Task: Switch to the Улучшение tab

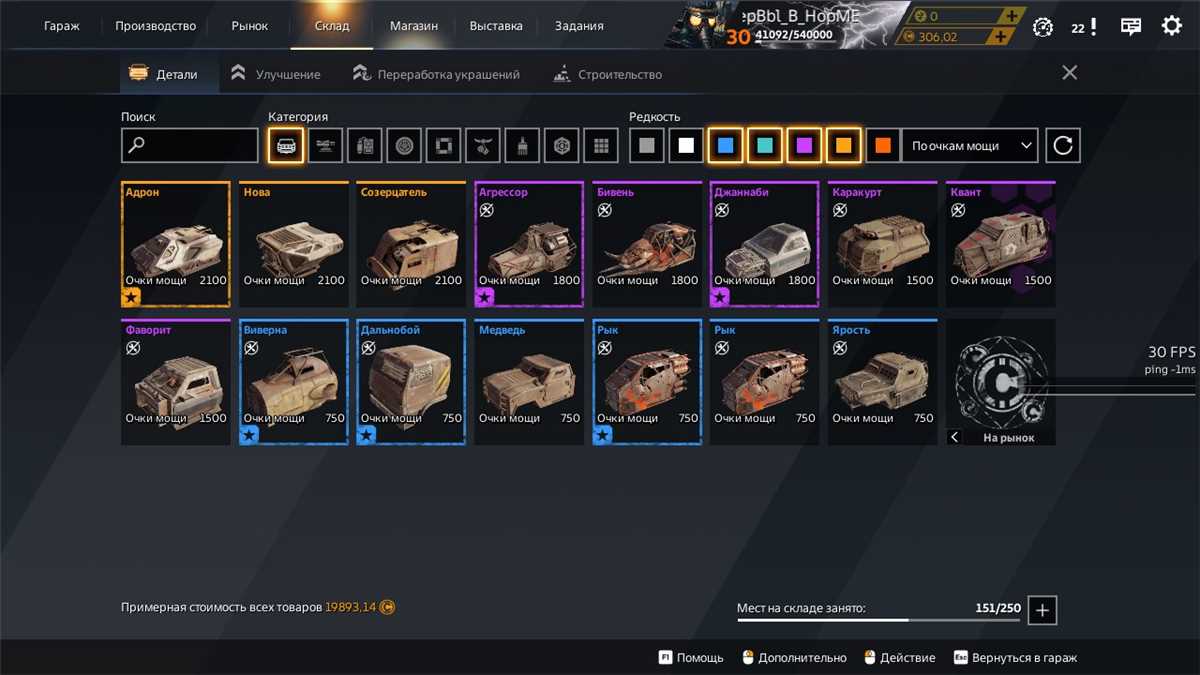Action: click(x=275, y=74)
